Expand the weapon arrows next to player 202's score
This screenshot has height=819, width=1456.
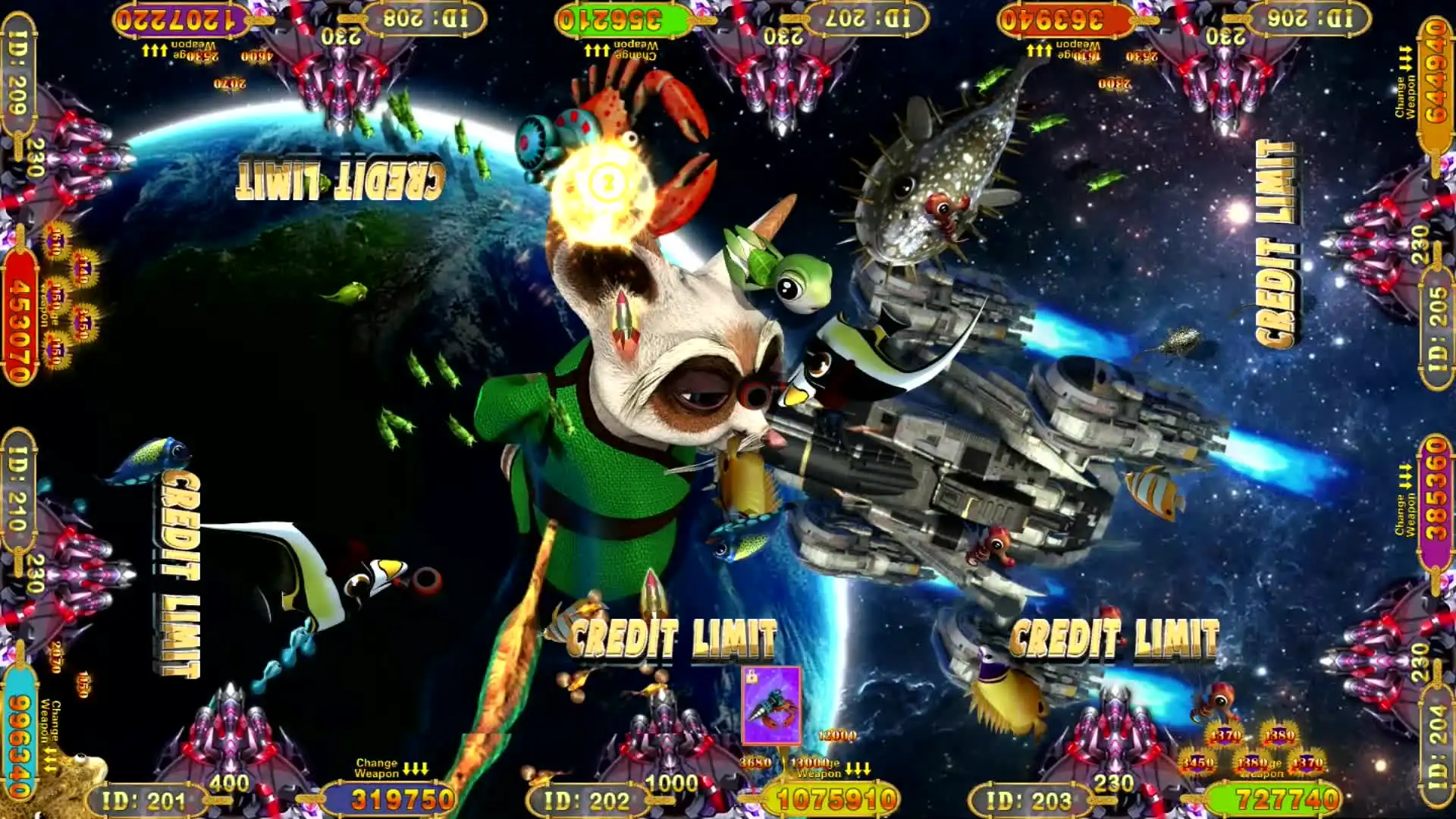point(859,769)
